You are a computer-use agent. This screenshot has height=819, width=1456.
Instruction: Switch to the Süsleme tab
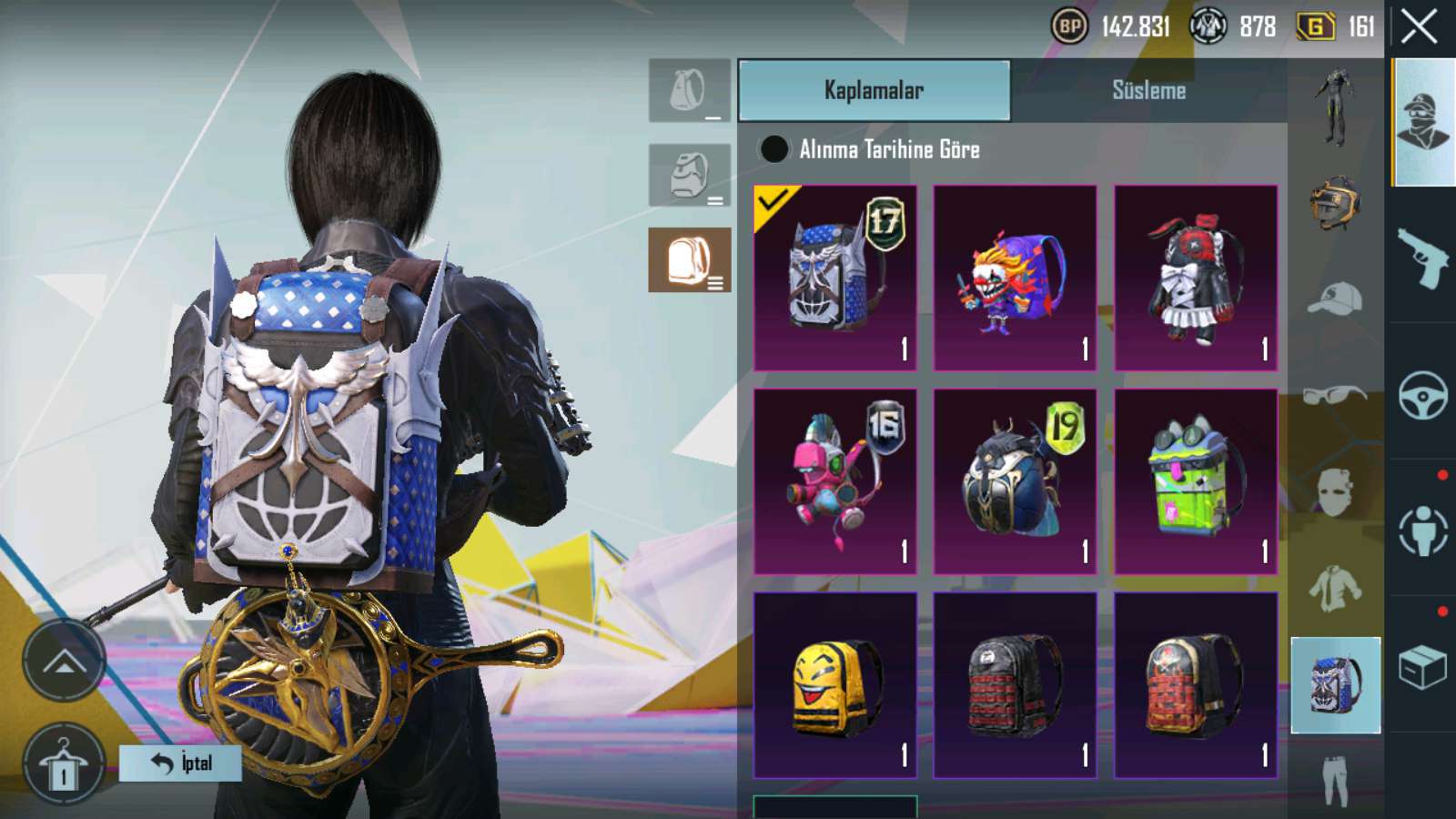point(1148,90)
